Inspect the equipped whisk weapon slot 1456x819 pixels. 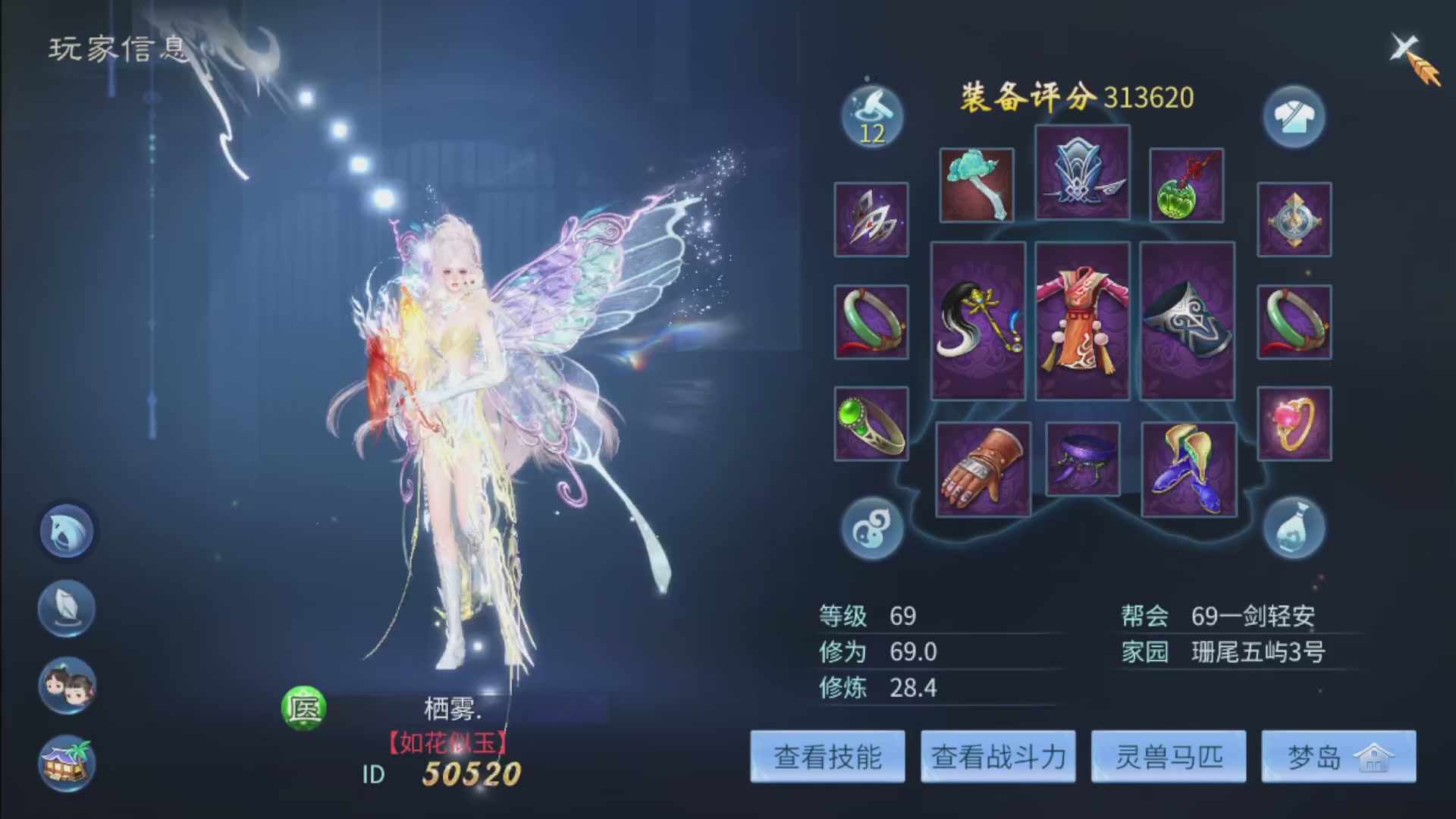tap(978, 322)
